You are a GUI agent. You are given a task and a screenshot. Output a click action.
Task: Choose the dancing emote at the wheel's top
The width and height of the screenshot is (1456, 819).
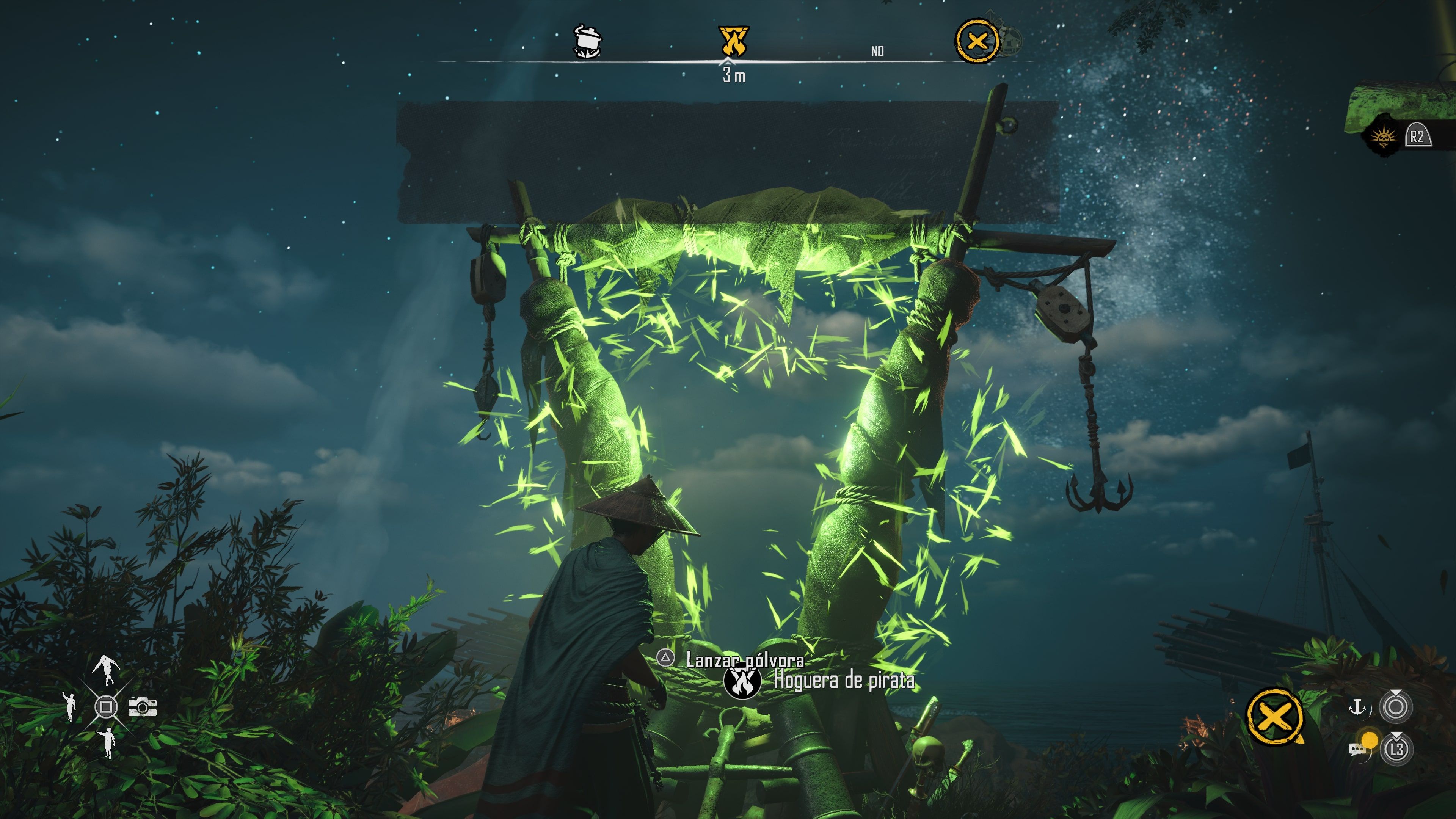[106, 669]
